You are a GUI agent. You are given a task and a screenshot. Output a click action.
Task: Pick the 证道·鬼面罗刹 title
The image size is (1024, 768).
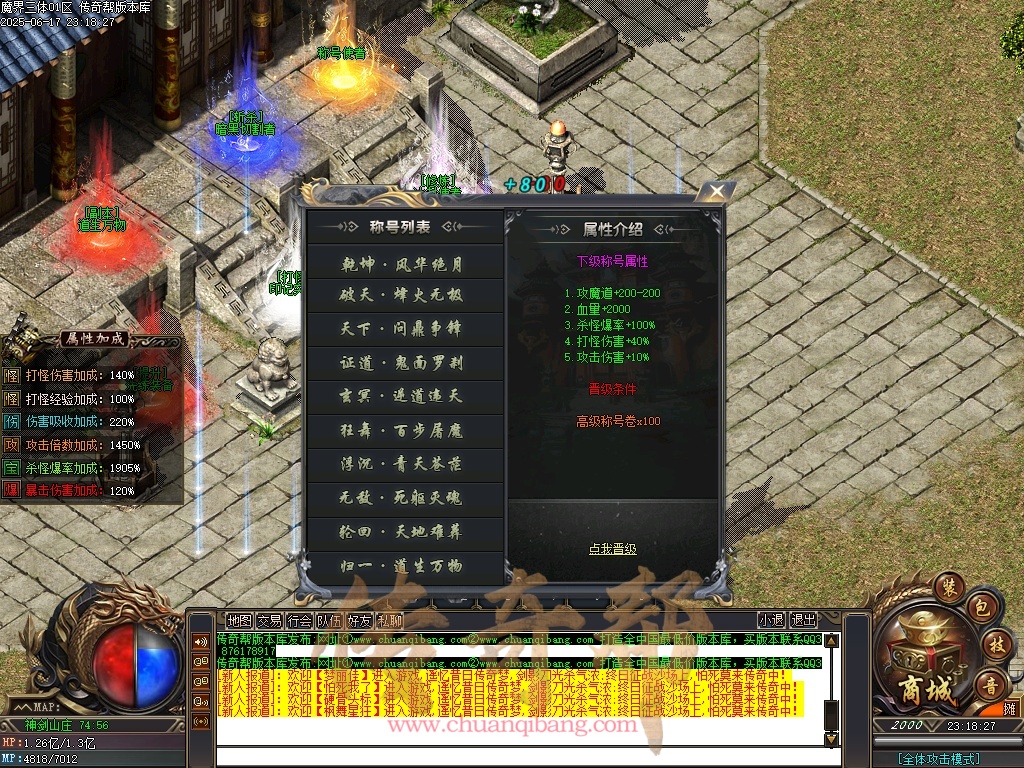pyautogui.click(x=403, y=363)
